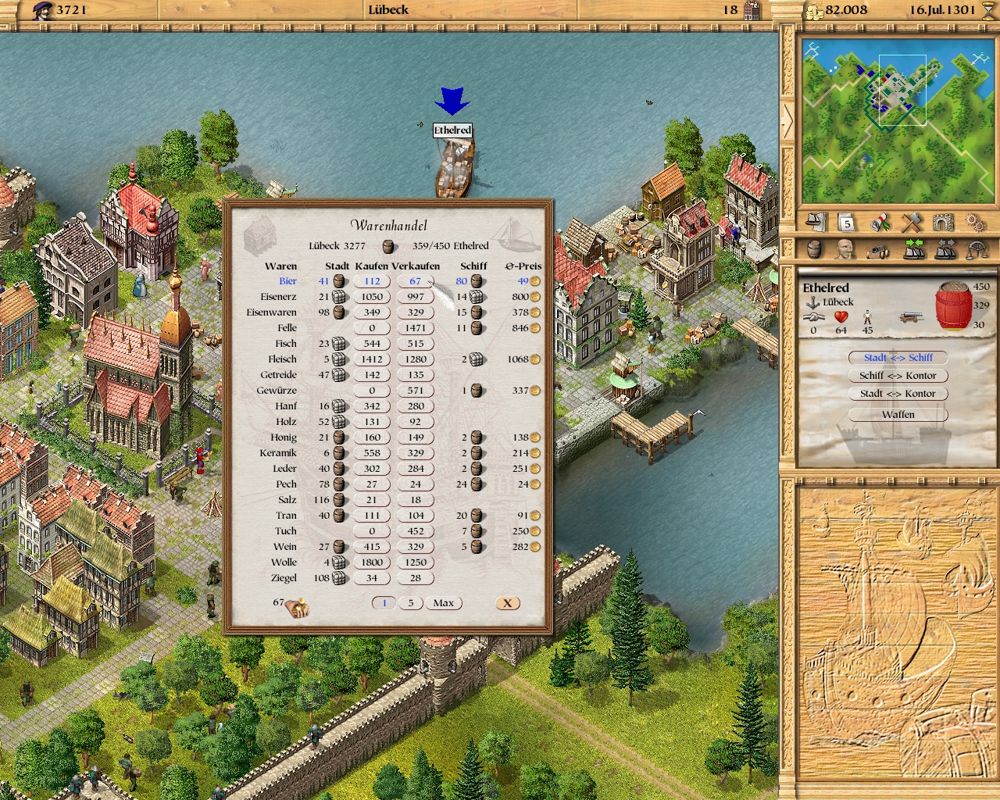1000x800 pixels.
Task: Select Stadt <-> Schiff trade option
Action: [898, 357]
